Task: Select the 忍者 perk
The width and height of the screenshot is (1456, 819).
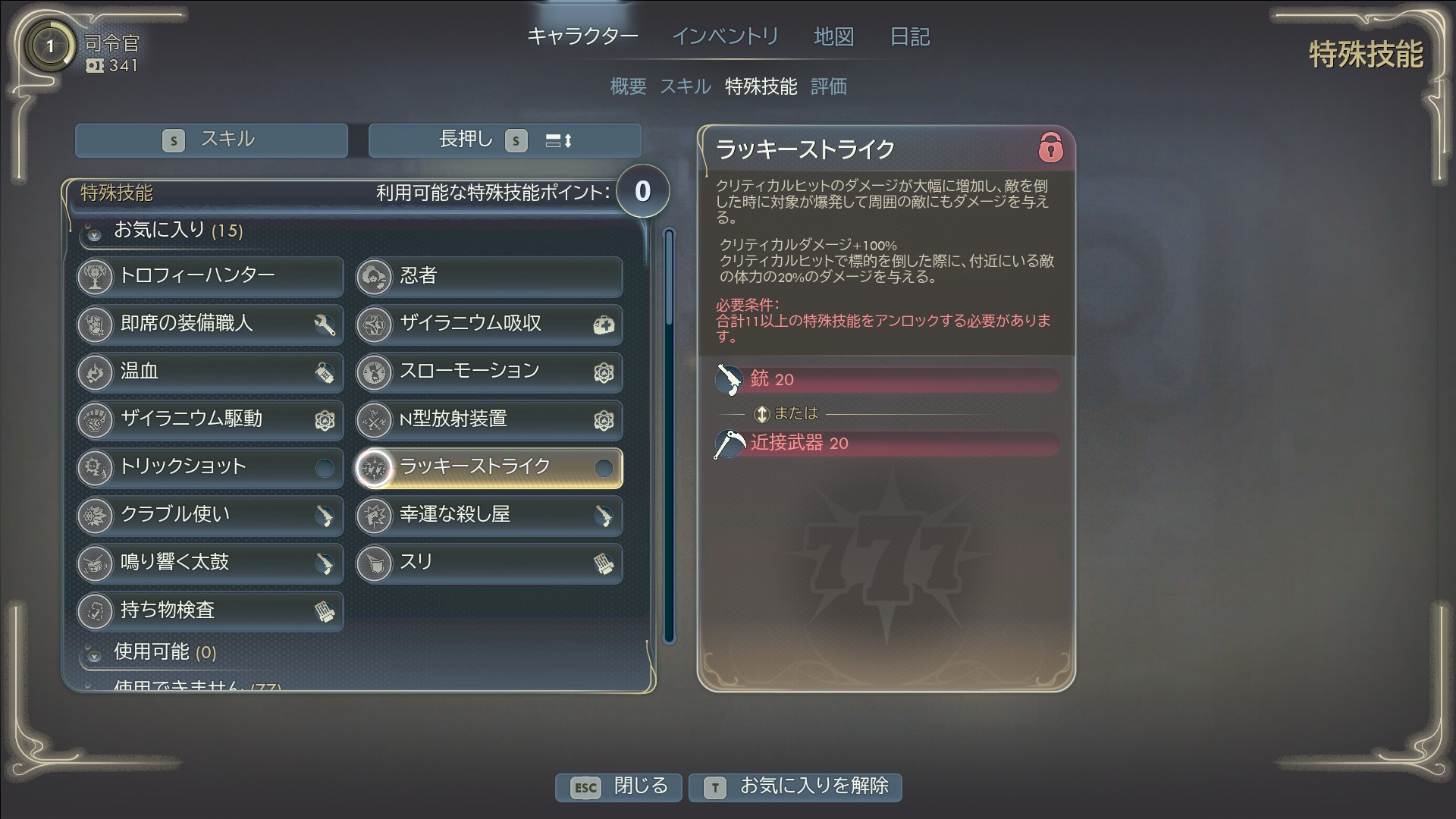Action: [489, 276]
